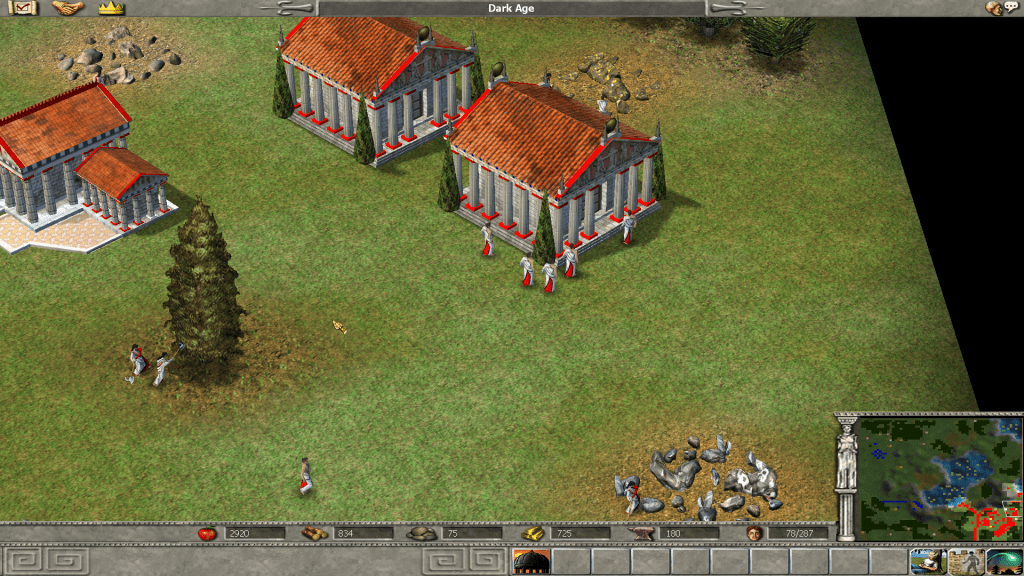The image size is (1024, 576).
Task: Click the idle citizen portrait button
Action: click(x=927, y=561)
